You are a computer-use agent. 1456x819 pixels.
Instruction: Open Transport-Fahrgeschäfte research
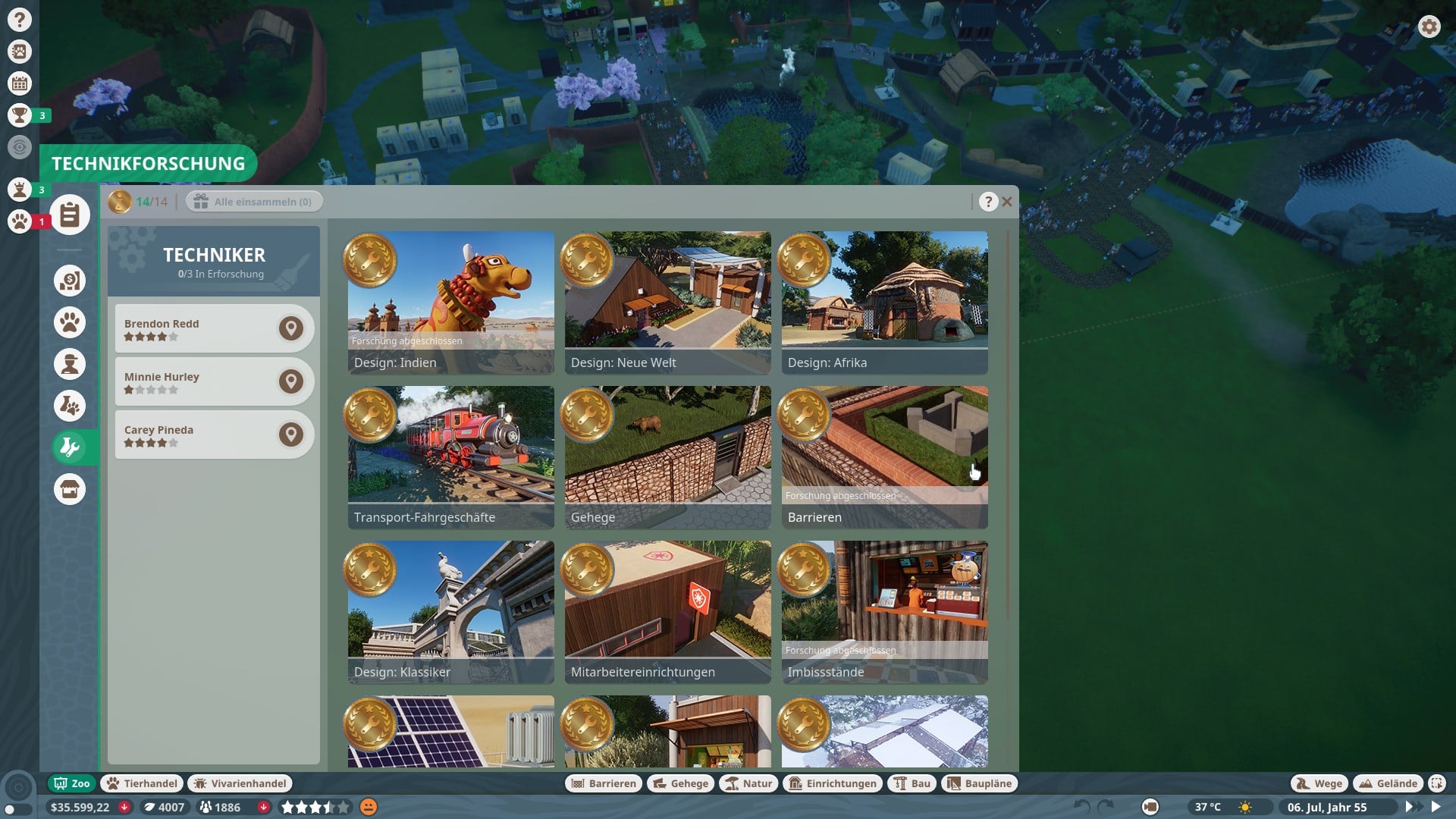pyautogui.click(x=450, y=457)
